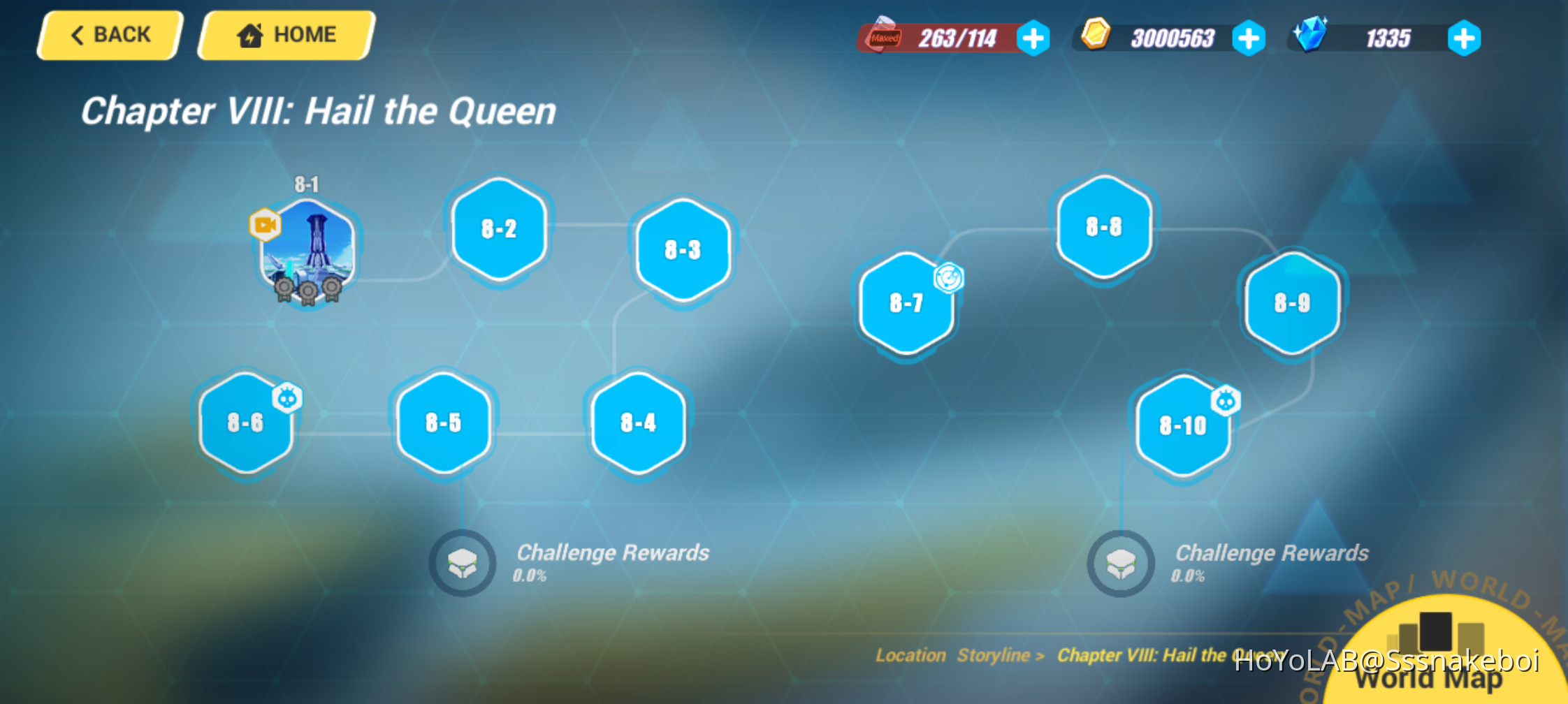Tap the crystal currency plus icon

click(1465, 38)
